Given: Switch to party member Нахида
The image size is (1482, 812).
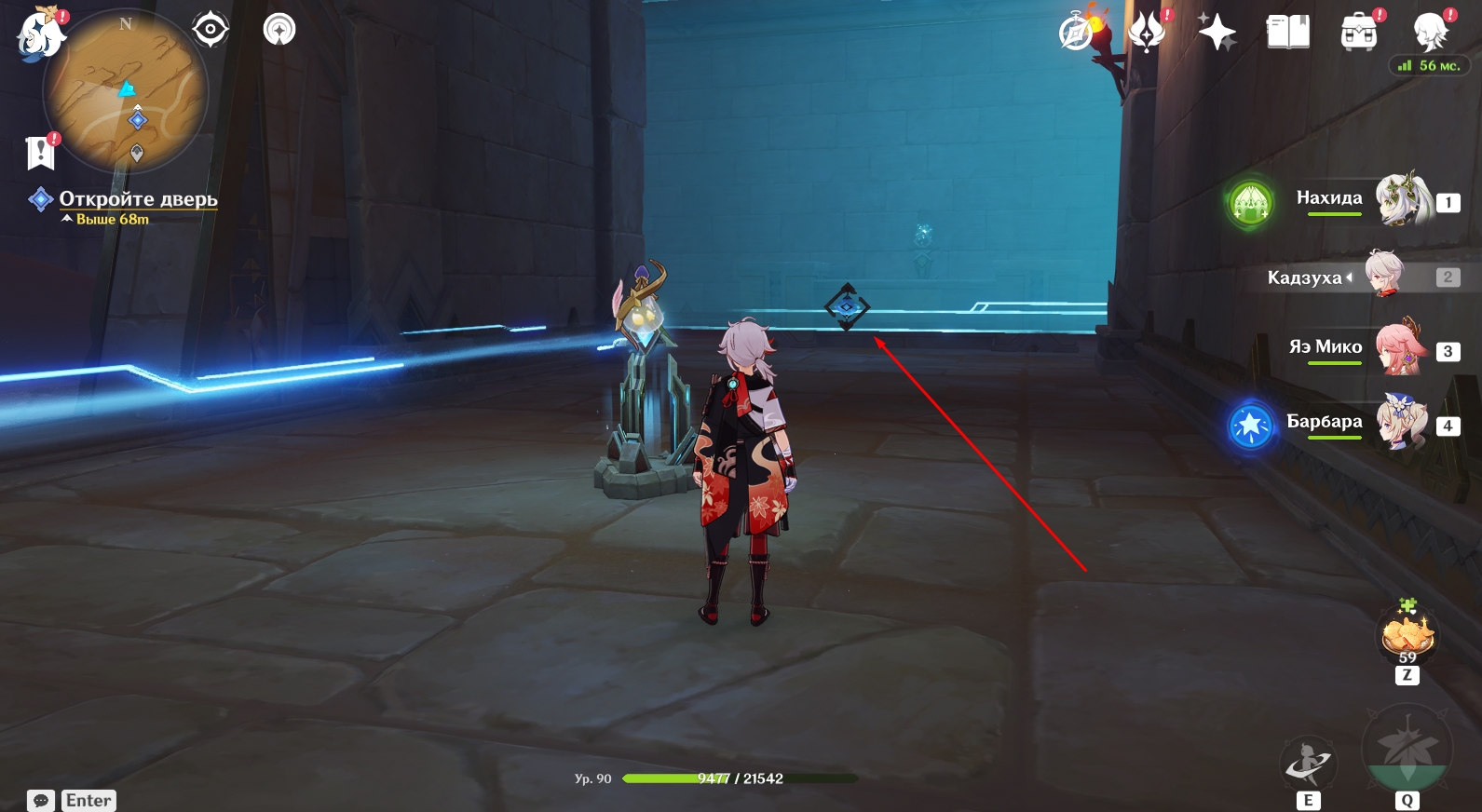Looking at the screenshot, I should 1402,199.
